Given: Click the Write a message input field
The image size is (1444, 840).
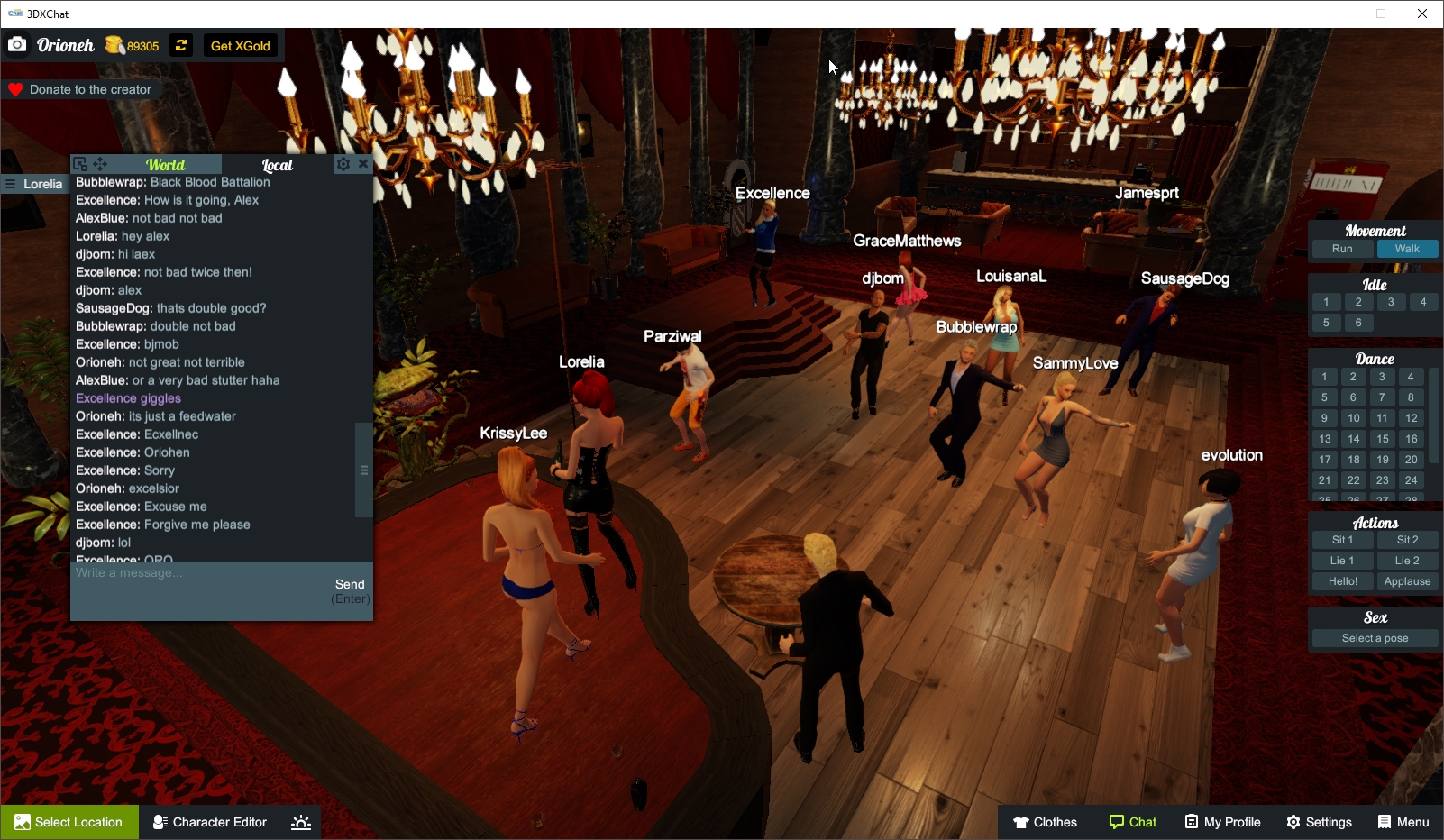Looking at the screenshot, I should point(180,572).
